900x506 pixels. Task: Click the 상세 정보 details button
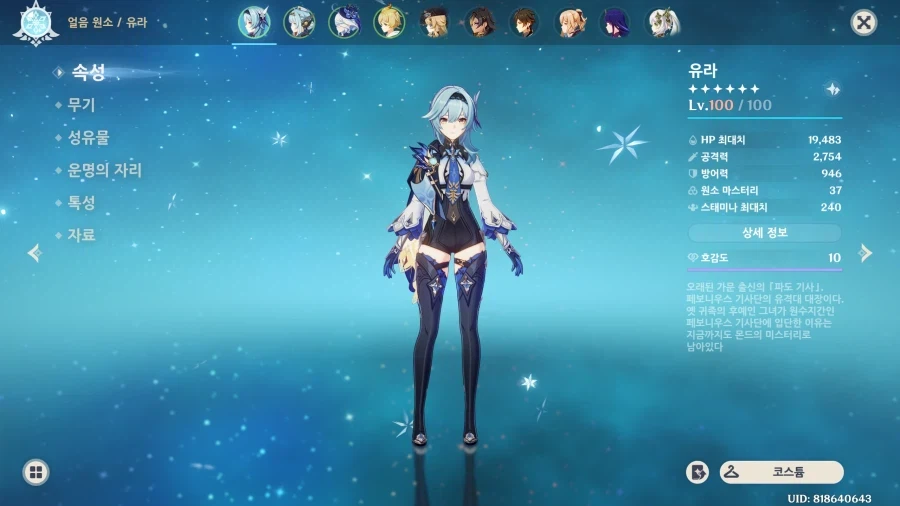[x=764, y=233]
